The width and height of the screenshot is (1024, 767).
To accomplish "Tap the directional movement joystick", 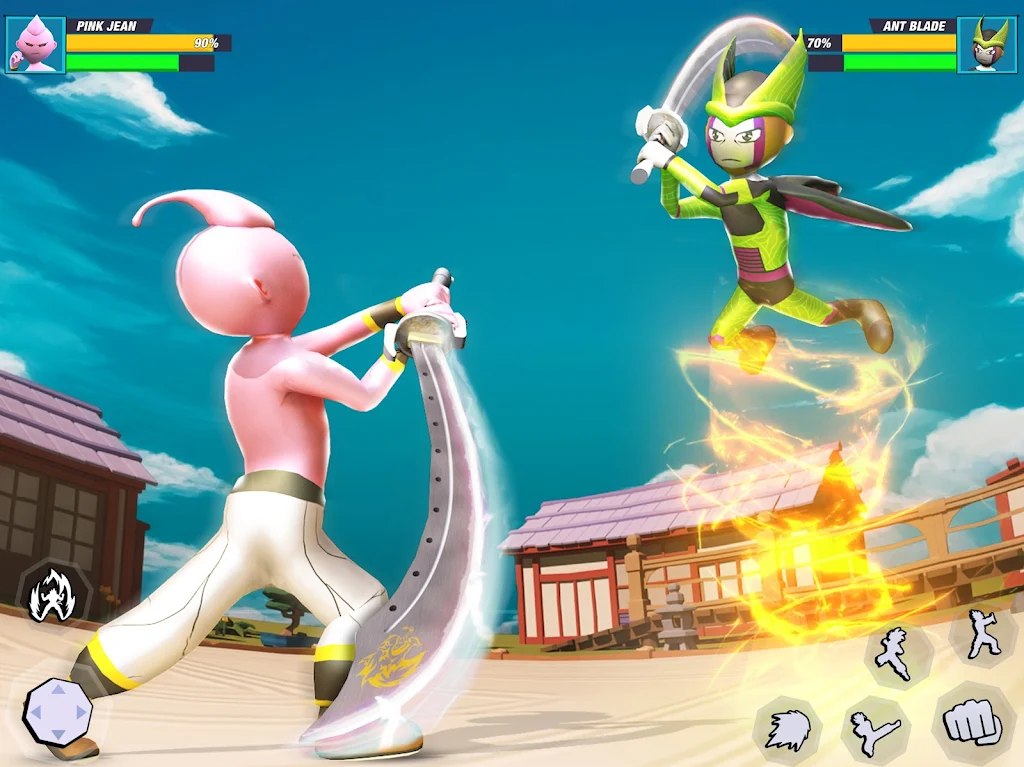I will click(58, 712).
